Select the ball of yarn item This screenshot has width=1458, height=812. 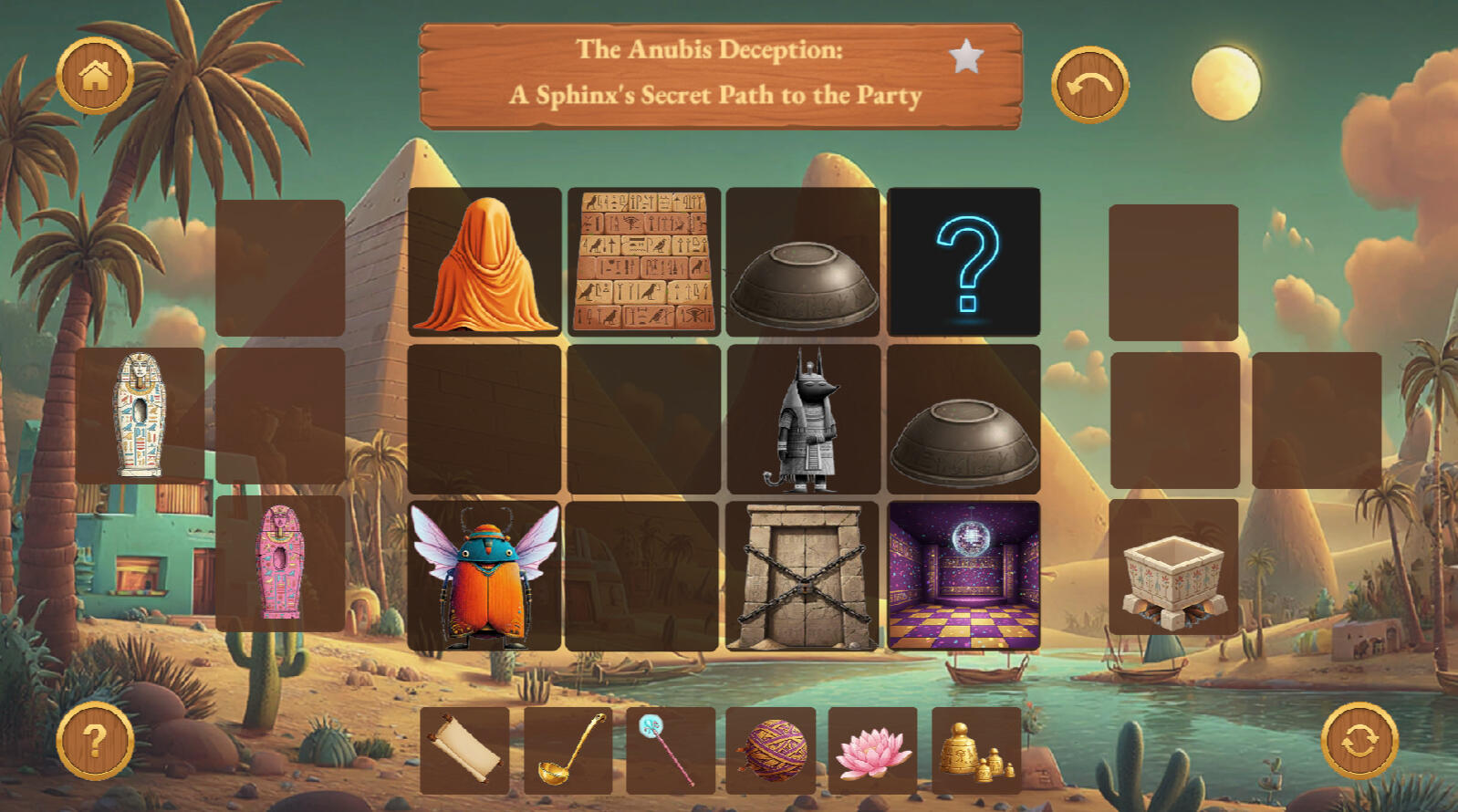772,750
